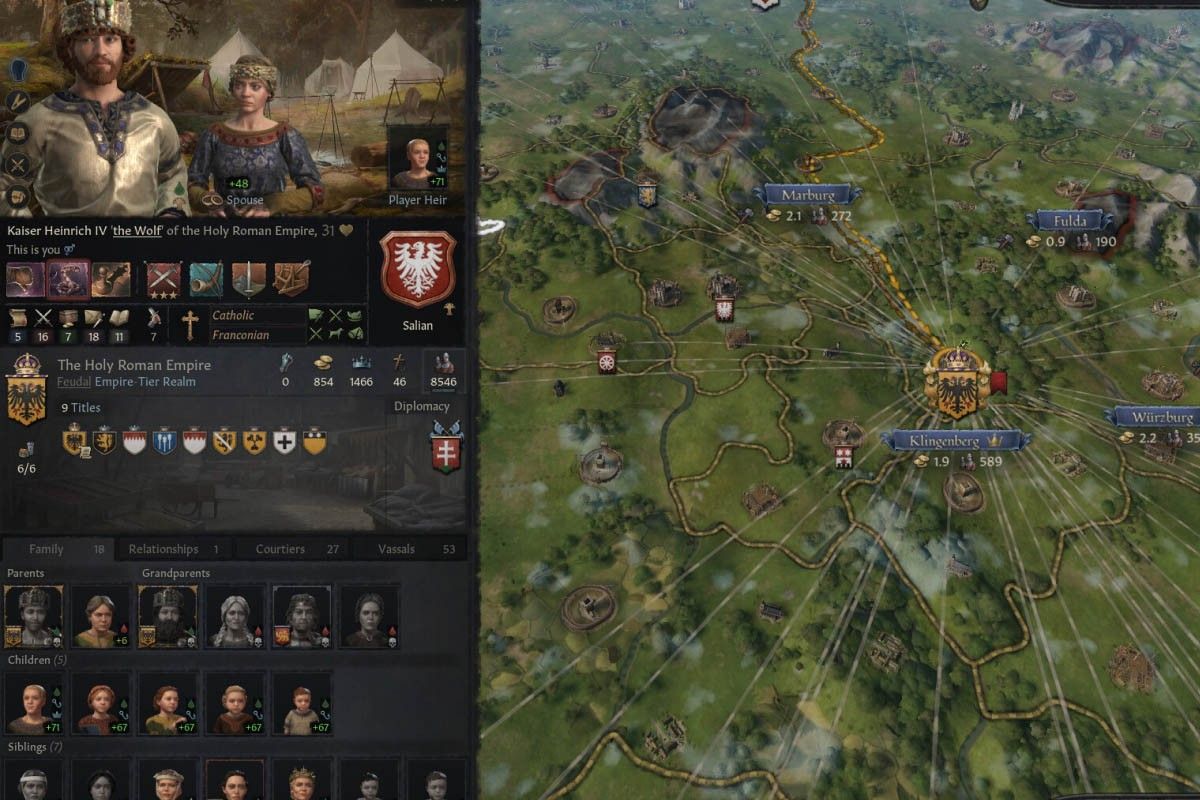Screen dimensions: 1200x800
Task: Click the Feudal government link
Action: coord(73,382)
